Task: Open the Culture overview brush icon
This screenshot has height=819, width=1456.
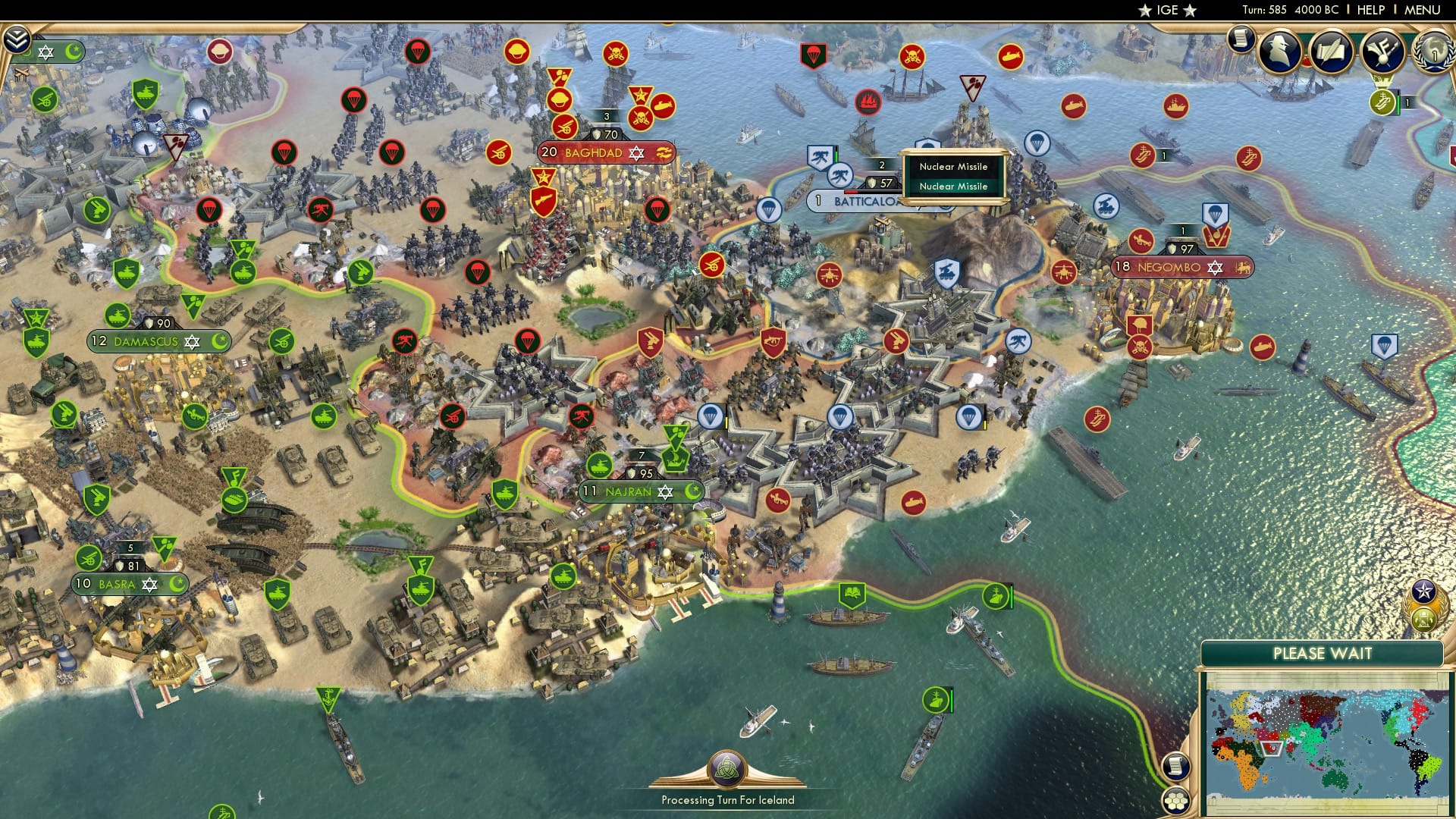Action: pos(1382,50)
